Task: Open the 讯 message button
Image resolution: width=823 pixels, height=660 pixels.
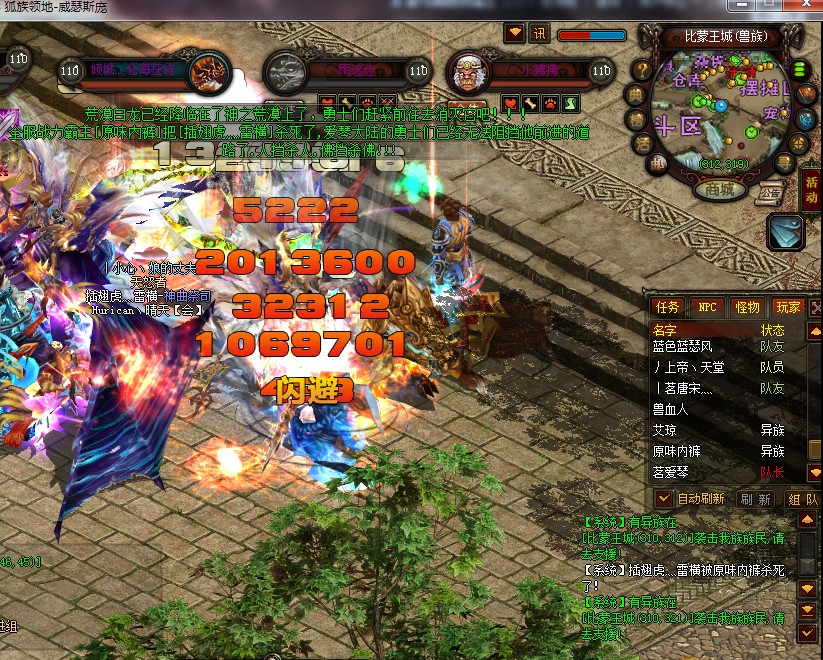Action: [540, 34]
